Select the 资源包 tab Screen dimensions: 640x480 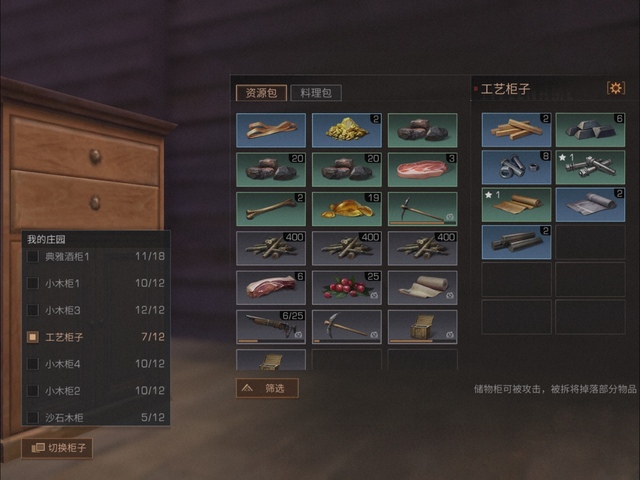click(260, 93)
